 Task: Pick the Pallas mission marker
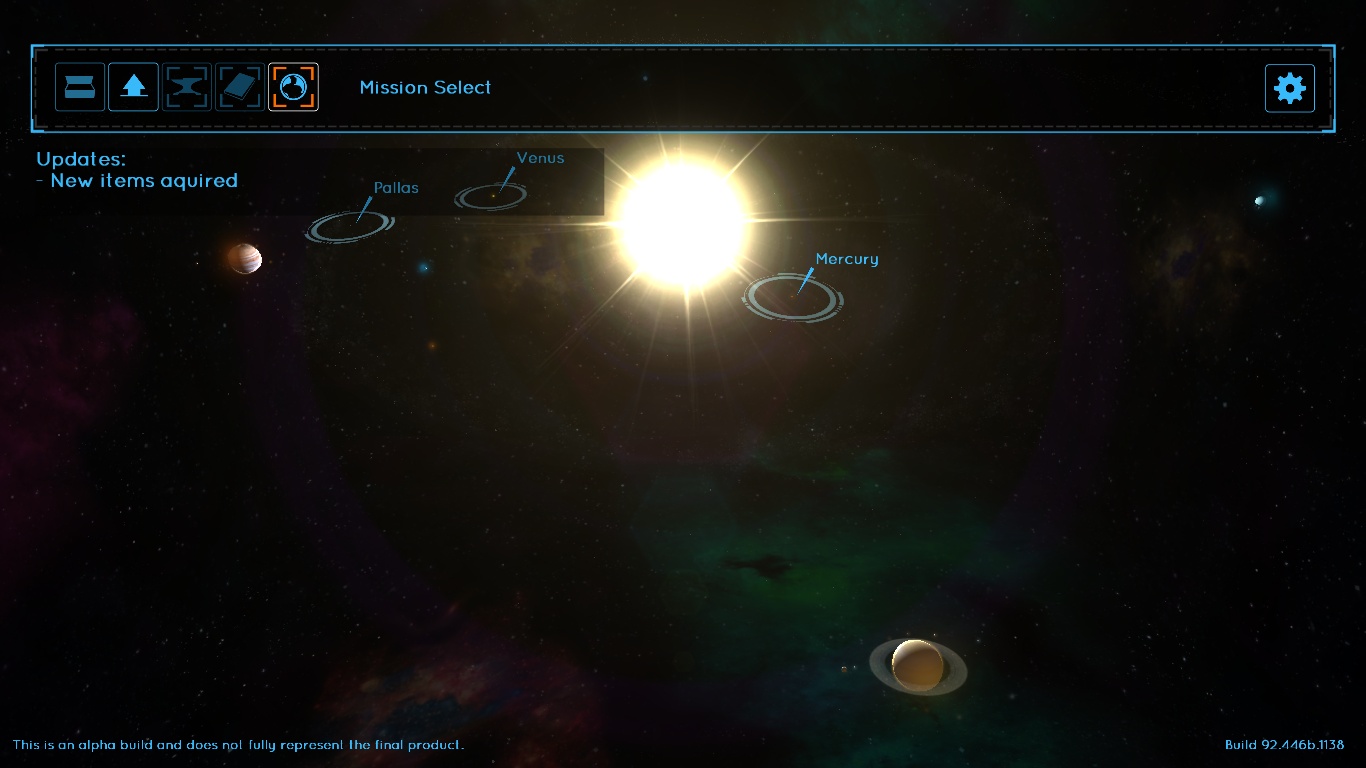point(349,226)
